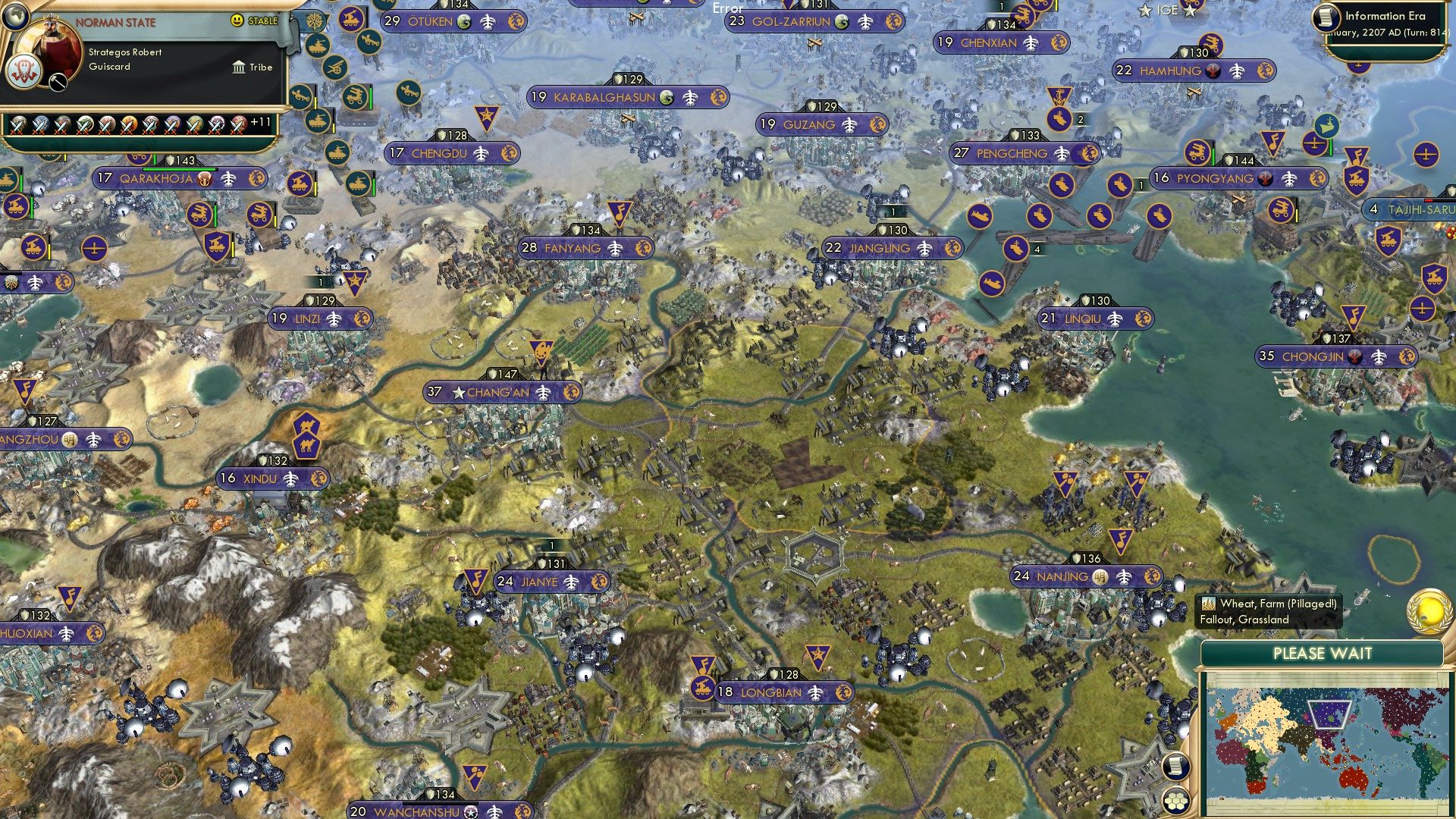This screenshot has height=819, width=1456.
Task: Click the STABLE happiness smiley indicator
Action: click(237, 20)
